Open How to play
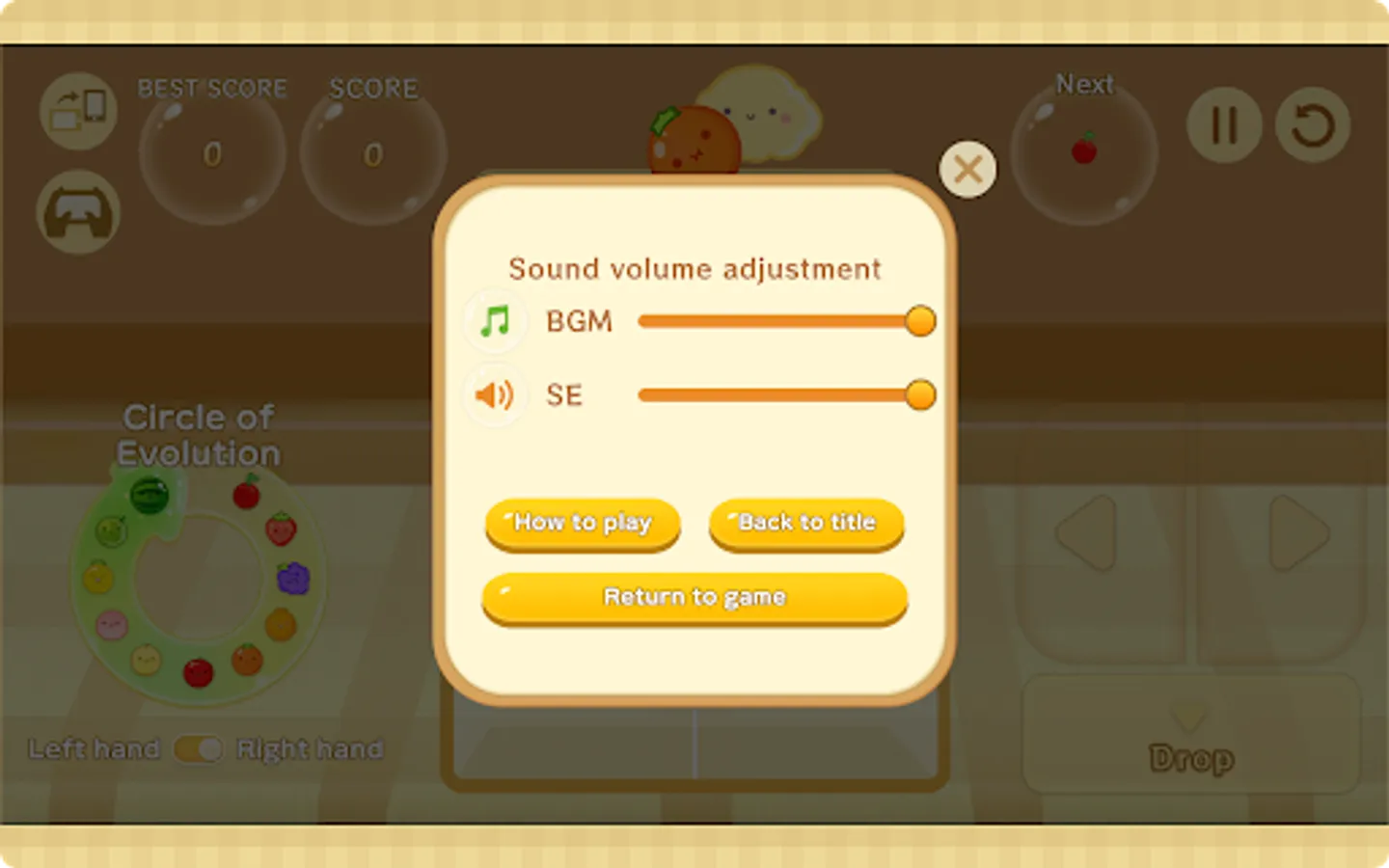This screenshot has width=1389, height=868. click(x=582, y=523)
